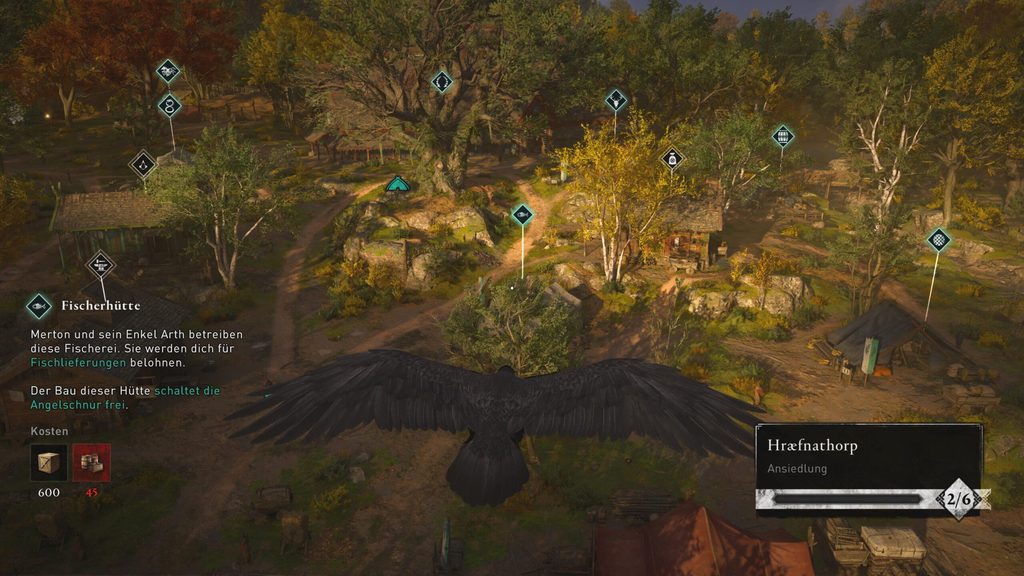Screen dimensions: 1024x576
Task: Select the coin pouch building marker
Action: pyautogui.click(x=673, y=158)
